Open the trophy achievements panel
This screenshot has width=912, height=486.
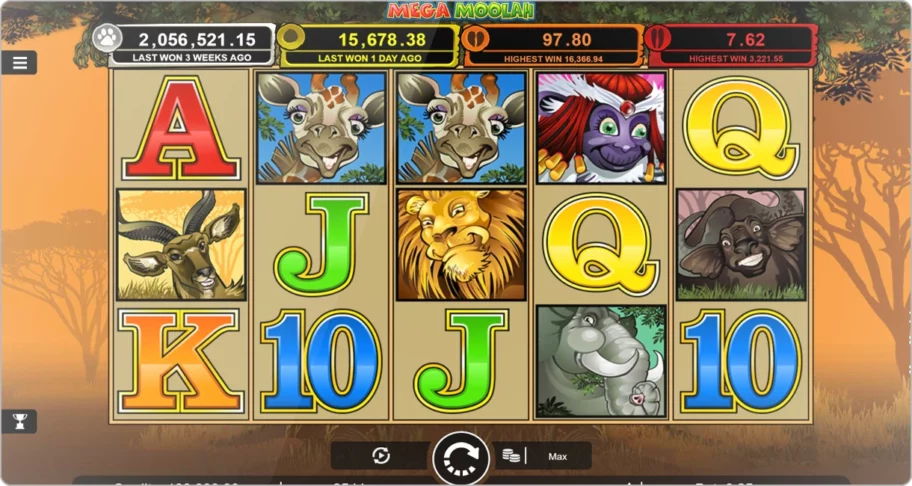click(x=19, y=421)
